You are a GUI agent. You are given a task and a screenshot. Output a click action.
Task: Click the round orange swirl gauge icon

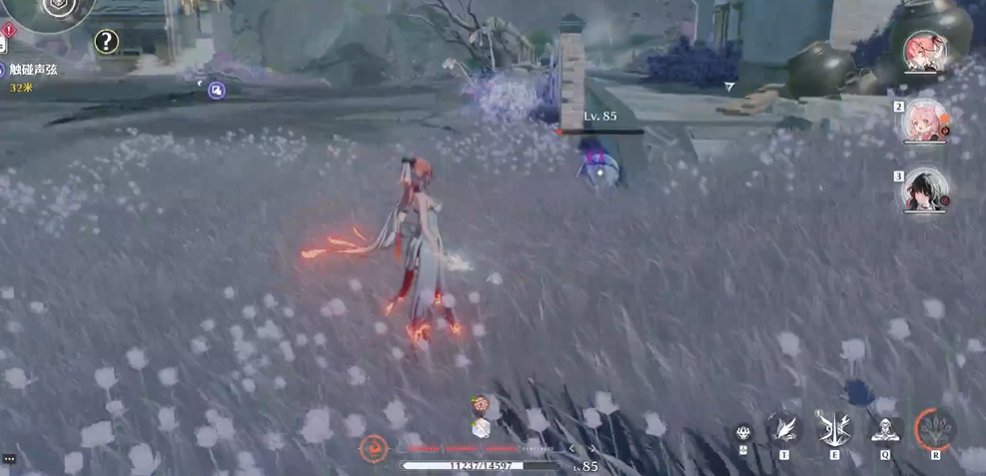click(375, 447)
